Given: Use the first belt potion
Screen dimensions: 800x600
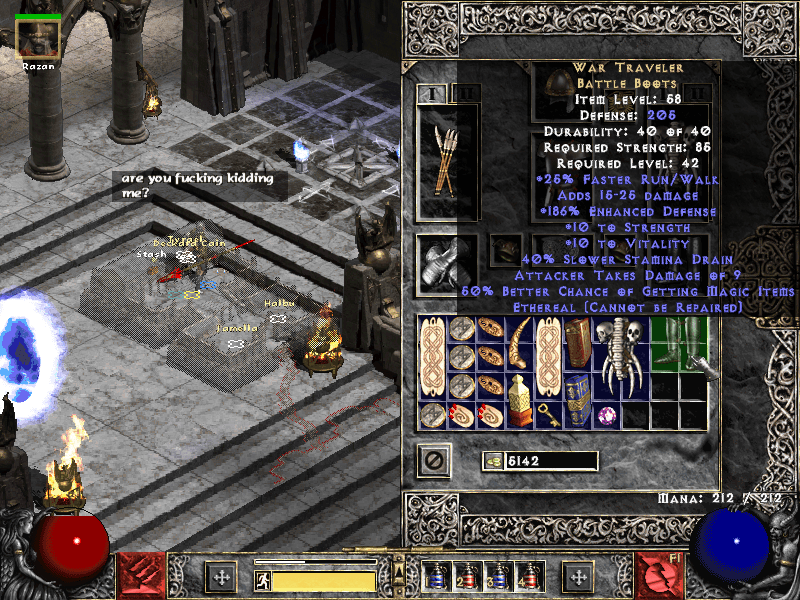Looking at the screenshot, I should tap(437, 577).
